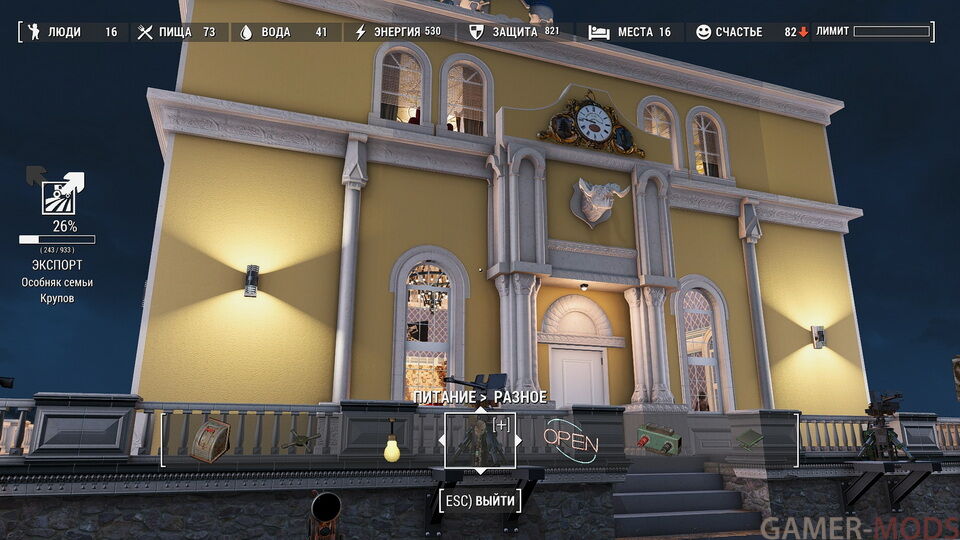The image size is (960, 540).
Task: Pick the neon OPEN sign item
Action: point(570,441)
